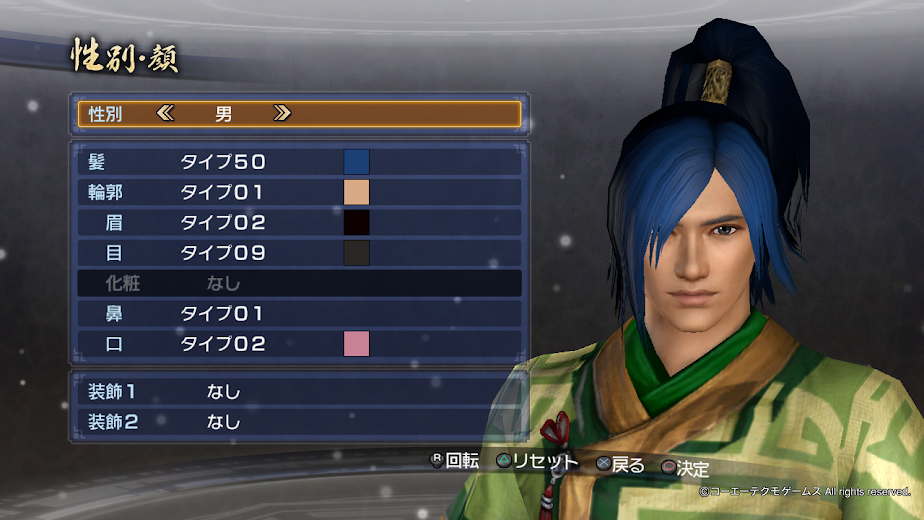924x520 pixels.
Task: Open the skin tone color swatch
Action: [x=356, y=192]
